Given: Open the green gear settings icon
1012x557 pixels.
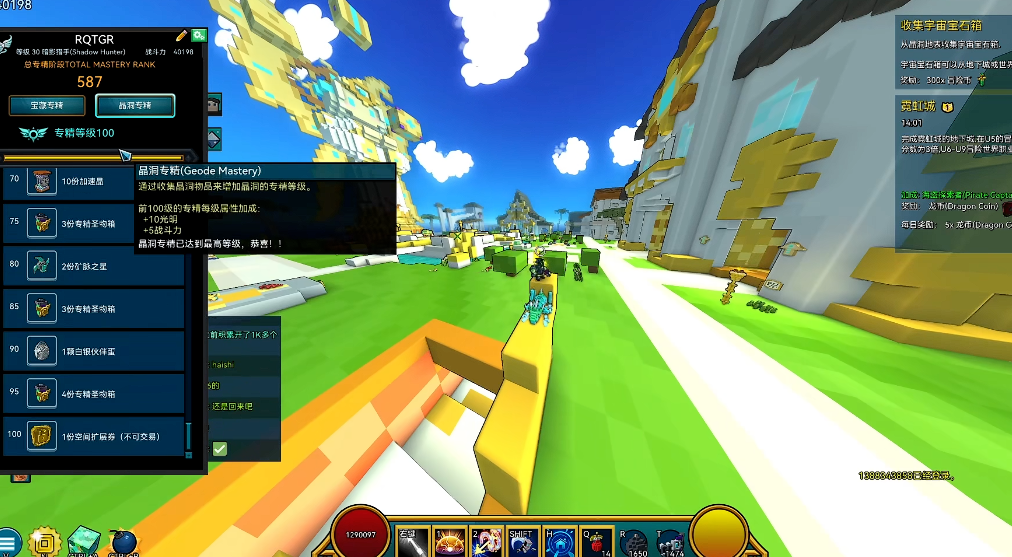Looking at the screenshot, I should [199, 35].
